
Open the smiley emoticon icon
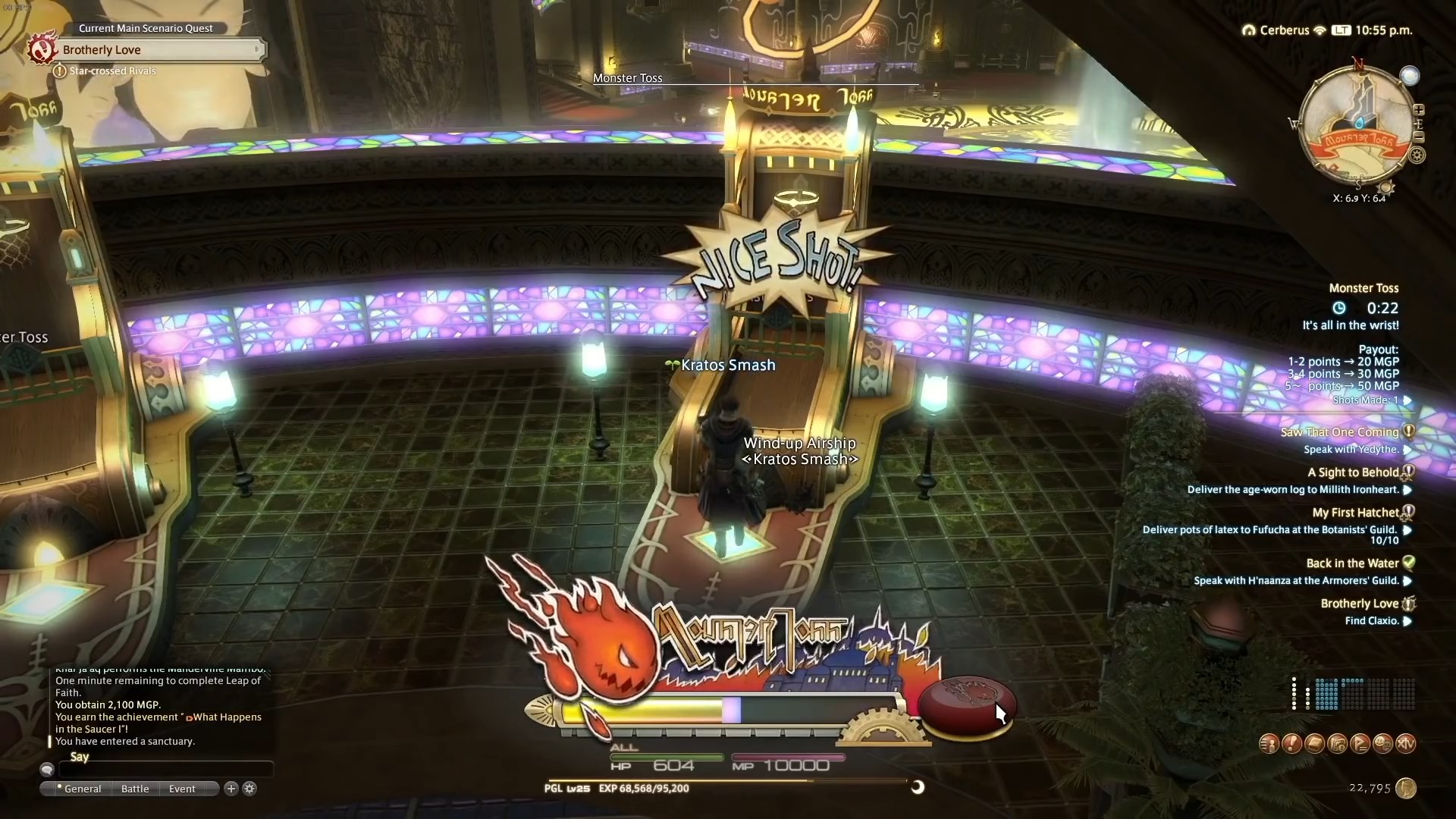[1382, 743]
